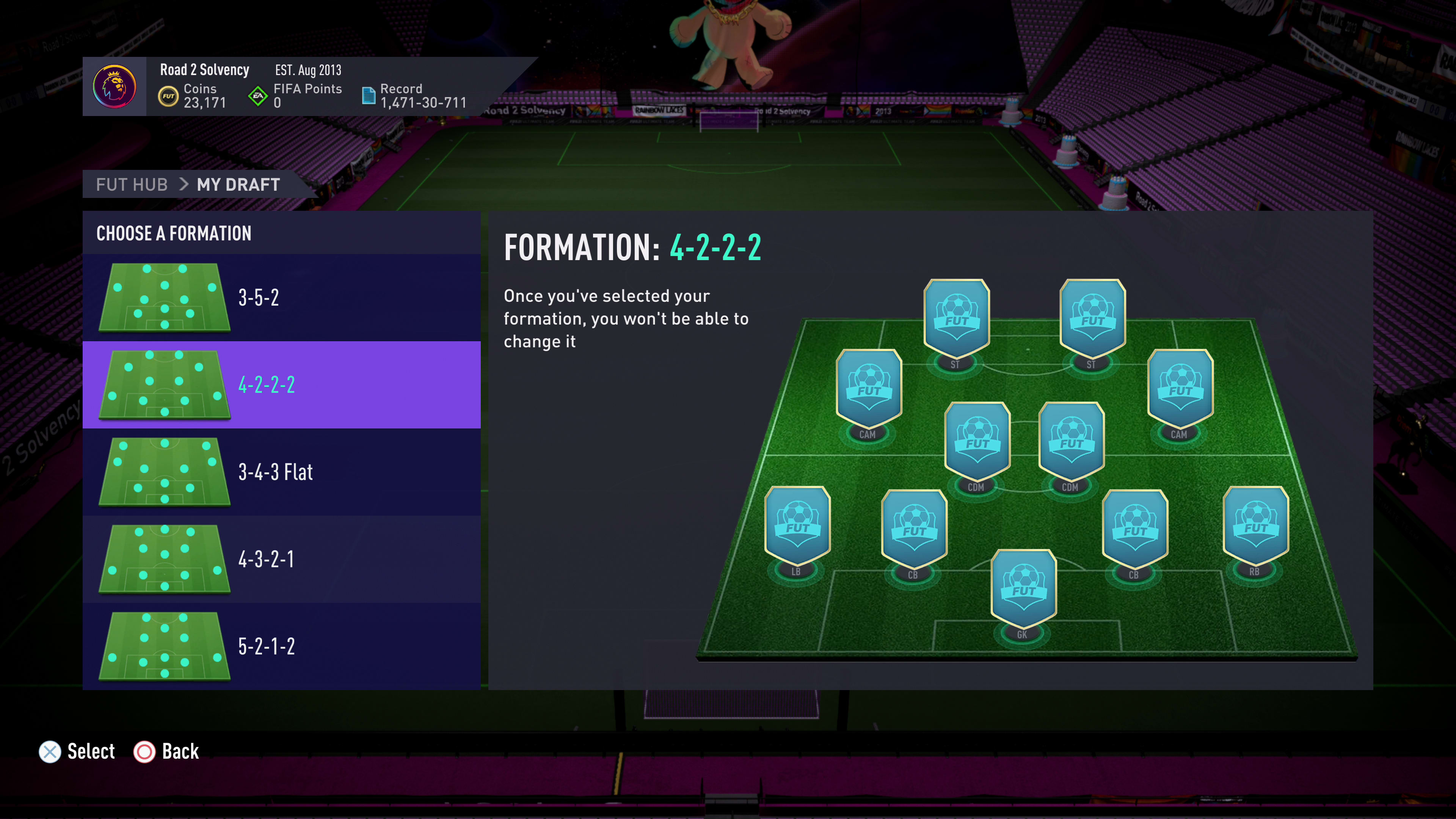1456x819 pixels.
Task: Choose the 5-2-1-2 formation
Action: [281, 646]
